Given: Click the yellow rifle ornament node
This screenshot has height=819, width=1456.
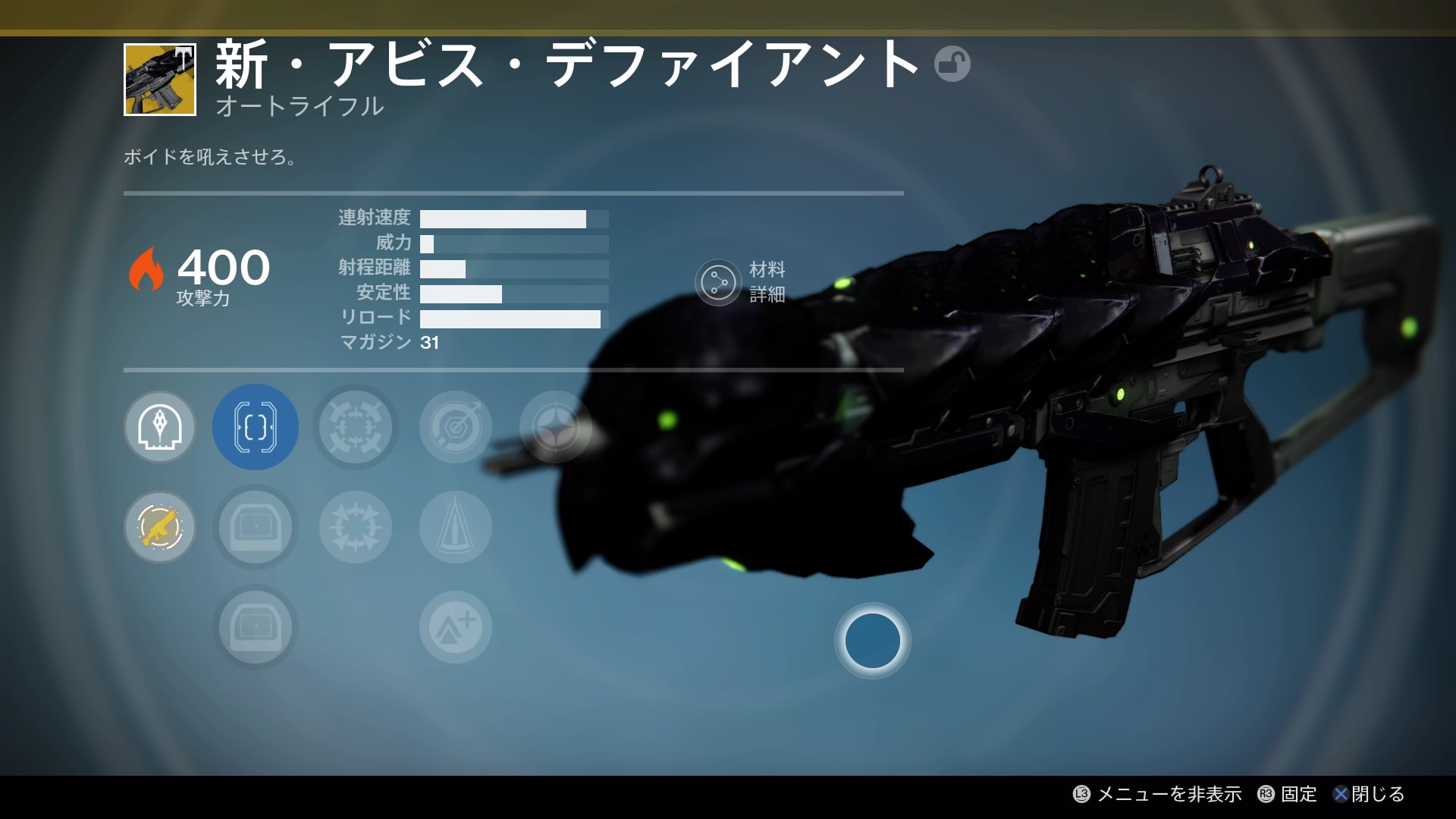Looking at the screenshot, I should (160, 527).
